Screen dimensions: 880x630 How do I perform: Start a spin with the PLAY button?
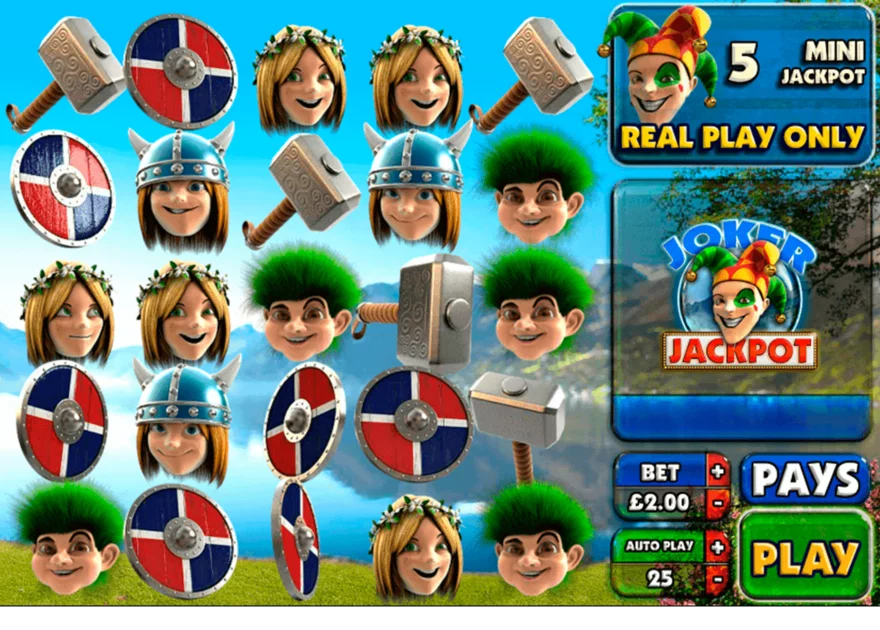[x=806, y=557]
